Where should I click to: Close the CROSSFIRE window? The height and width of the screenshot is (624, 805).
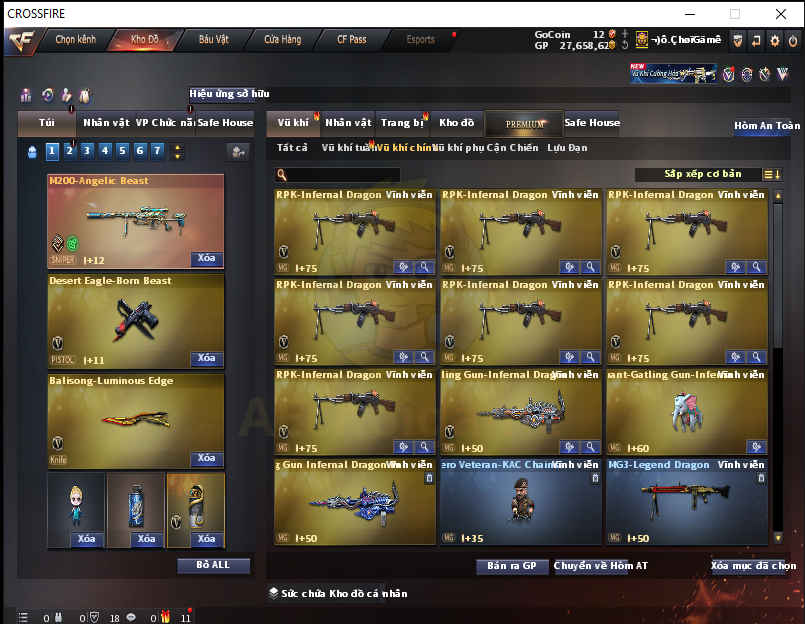pyautogui.click(x=781, y=14)
